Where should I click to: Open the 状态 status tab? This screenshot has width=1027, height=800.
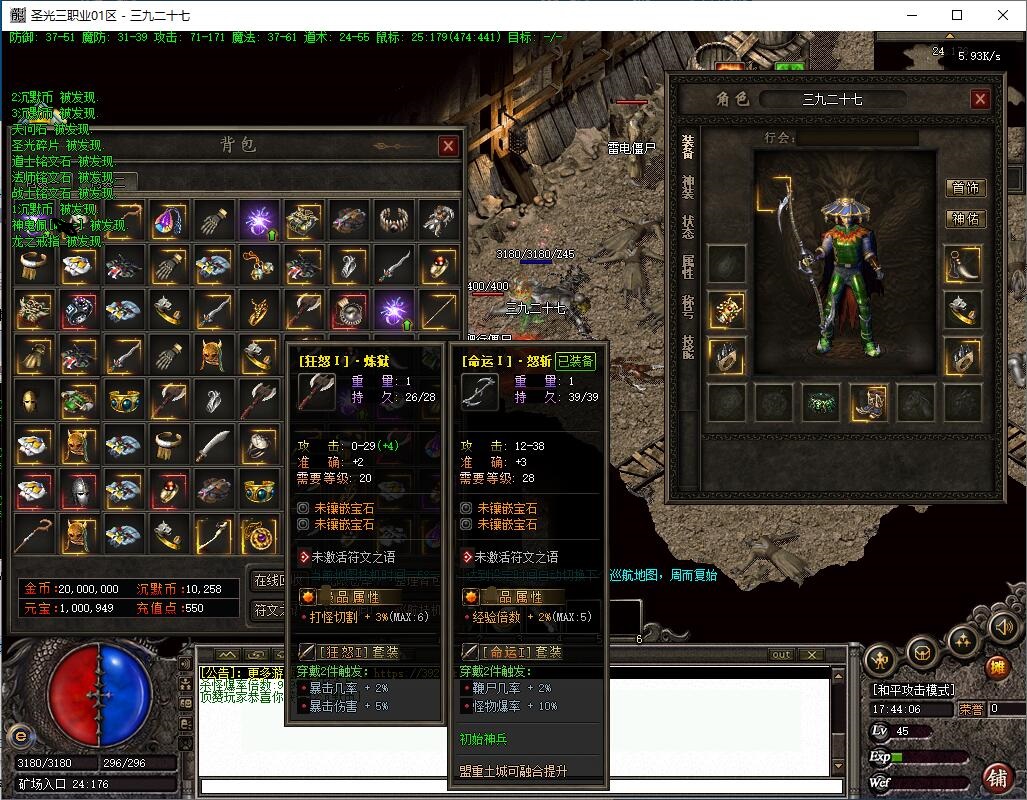click(x=688, y=226)
